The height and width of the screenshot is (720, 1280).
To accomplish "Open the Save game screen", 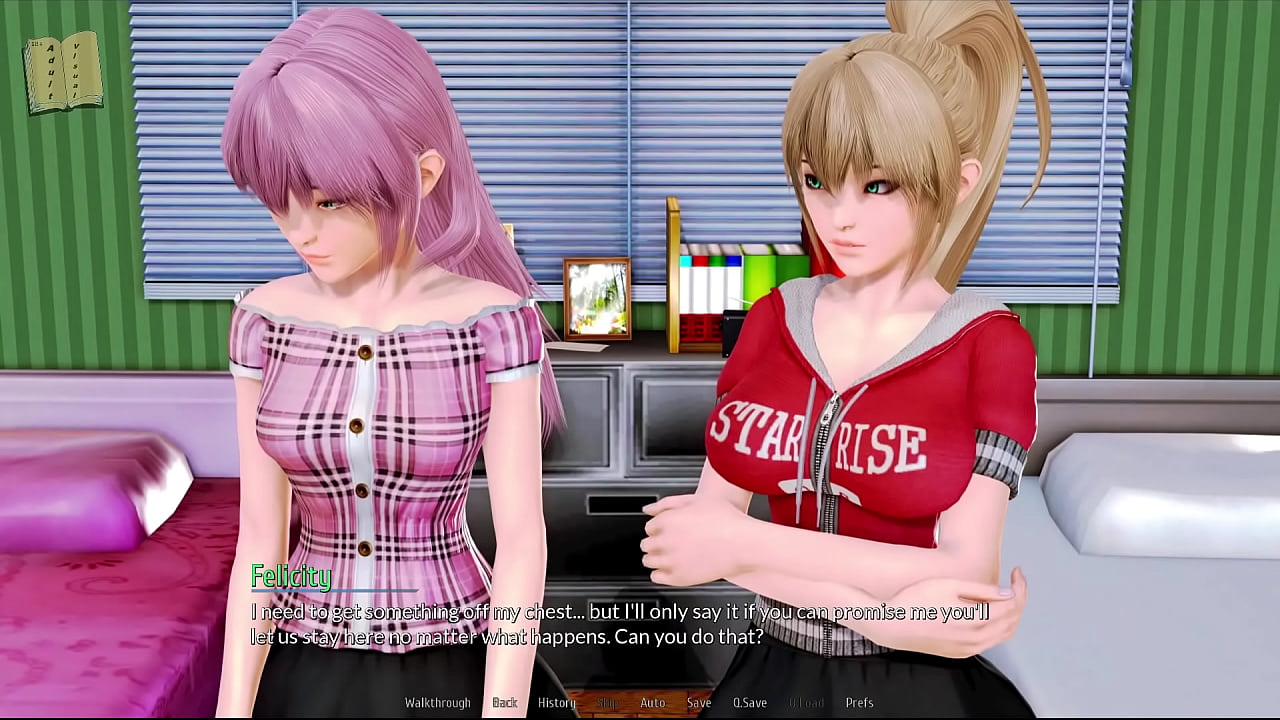I will pyautogui.click(x=699, y=703).
